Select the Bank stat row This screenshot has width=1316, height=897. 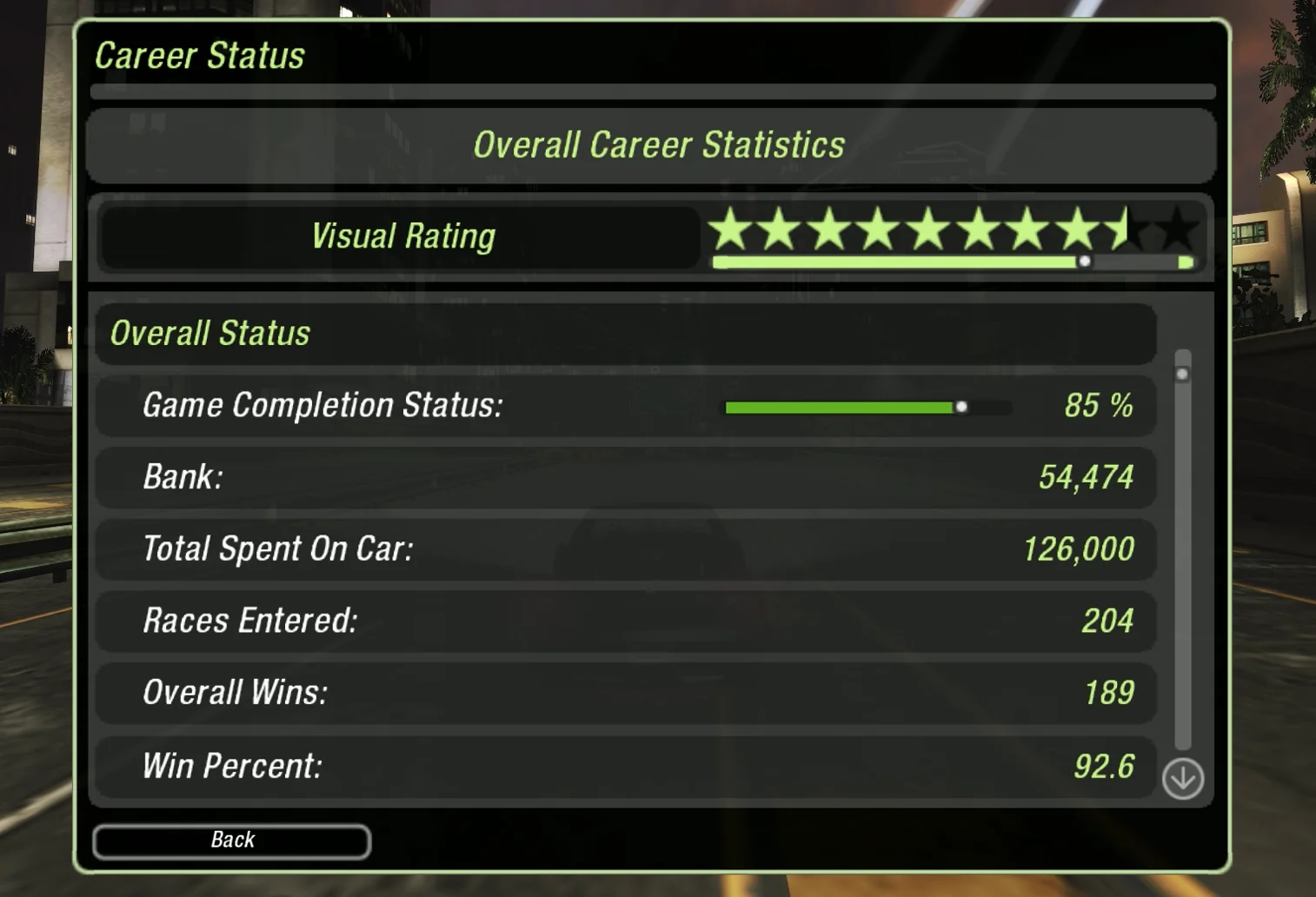click(x=626, y=477)
